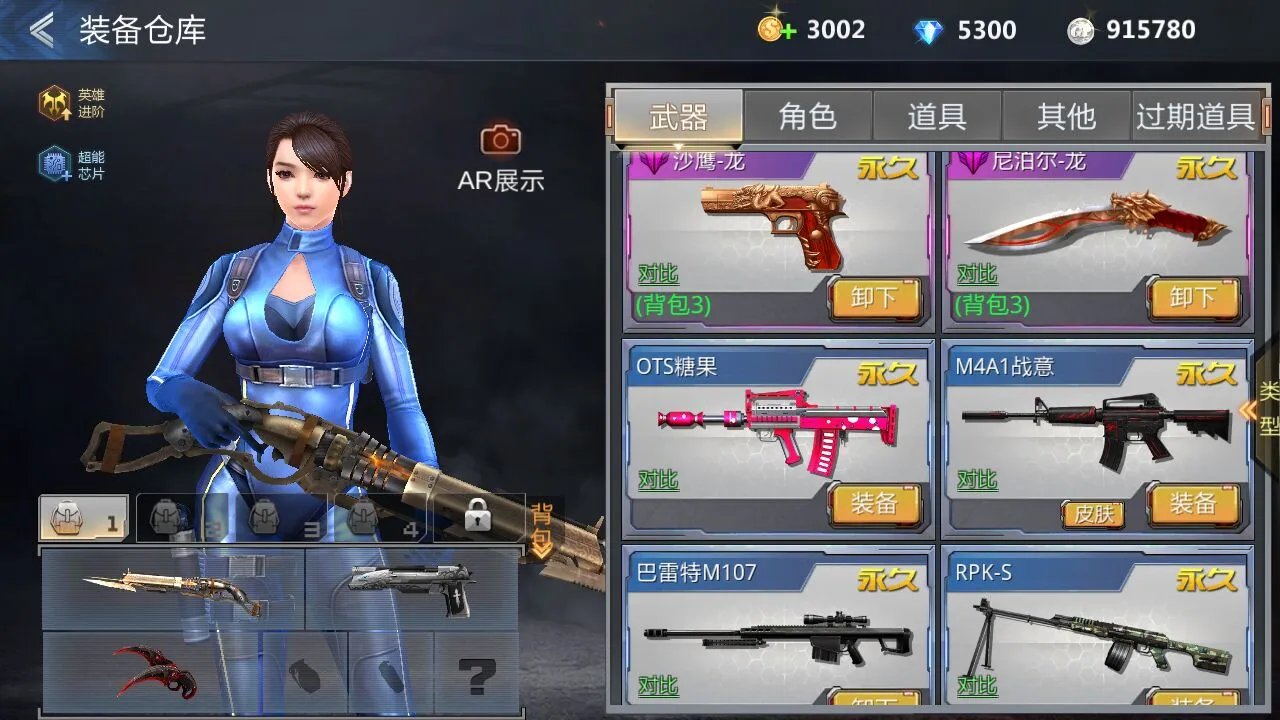This screenshot has width=1280, height=720.
Task: Select the 武器 tab
Action: coord(678,117)
